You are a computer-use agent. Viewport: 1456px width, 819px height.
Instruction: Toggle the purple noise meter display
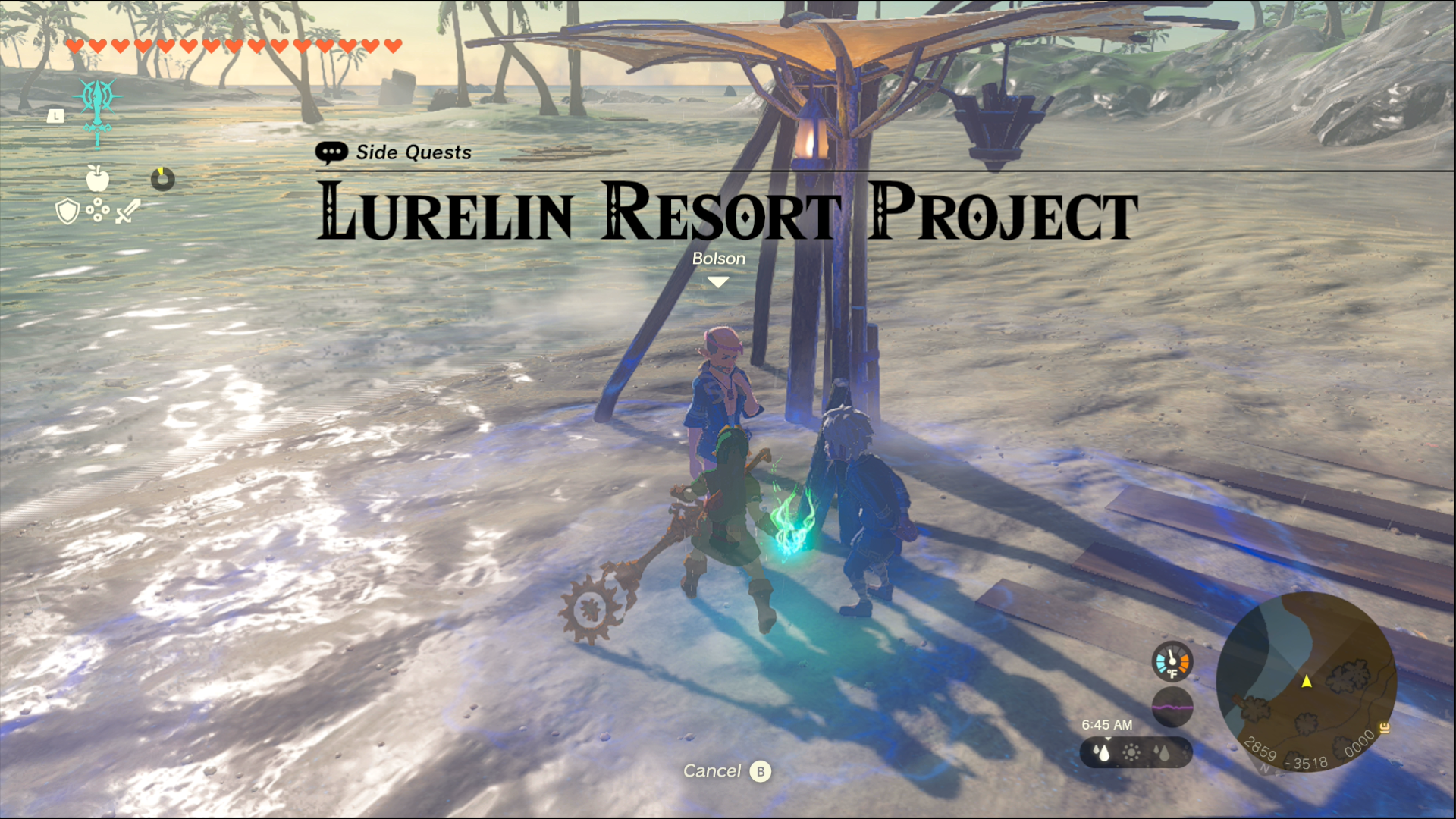pos(1172,708)
